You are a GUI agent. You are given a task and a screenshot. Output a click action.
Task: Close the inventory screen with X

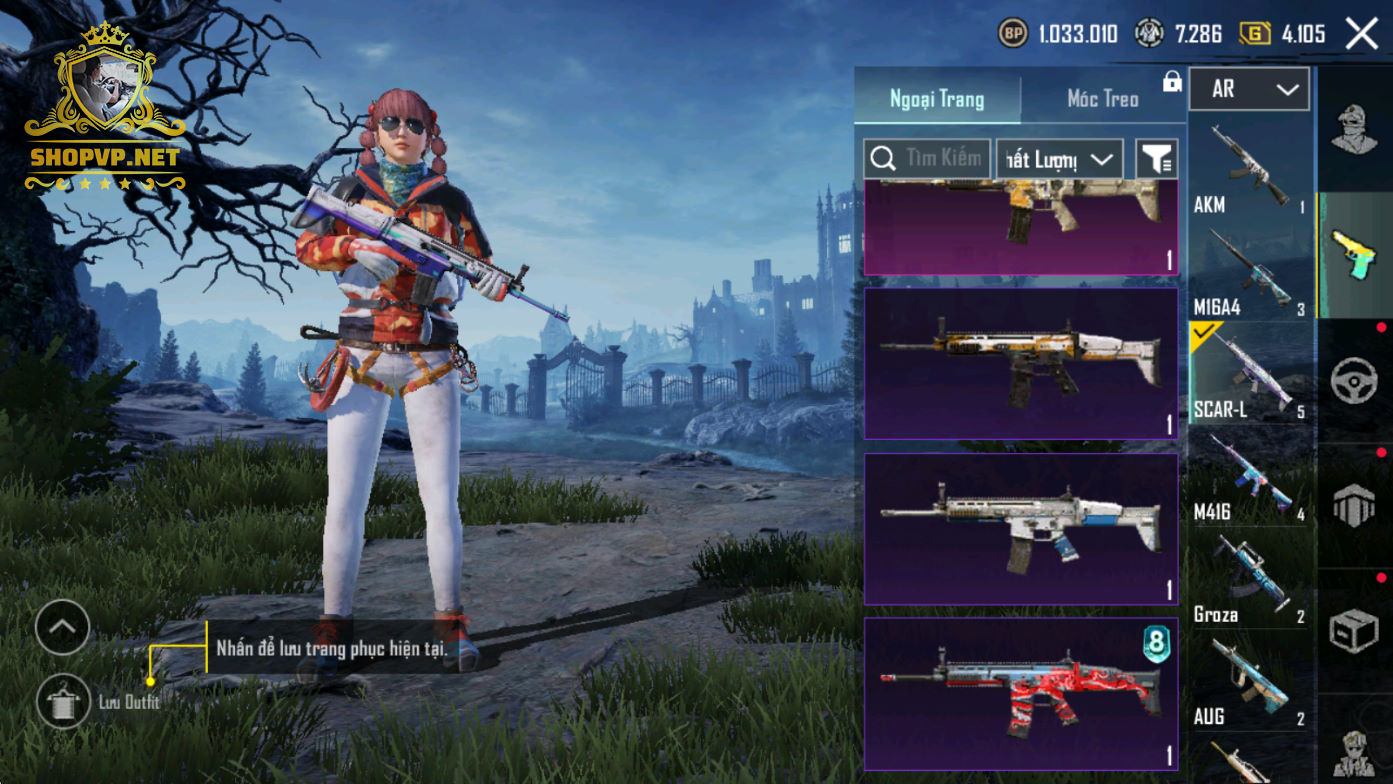(x=1362, y=34)
